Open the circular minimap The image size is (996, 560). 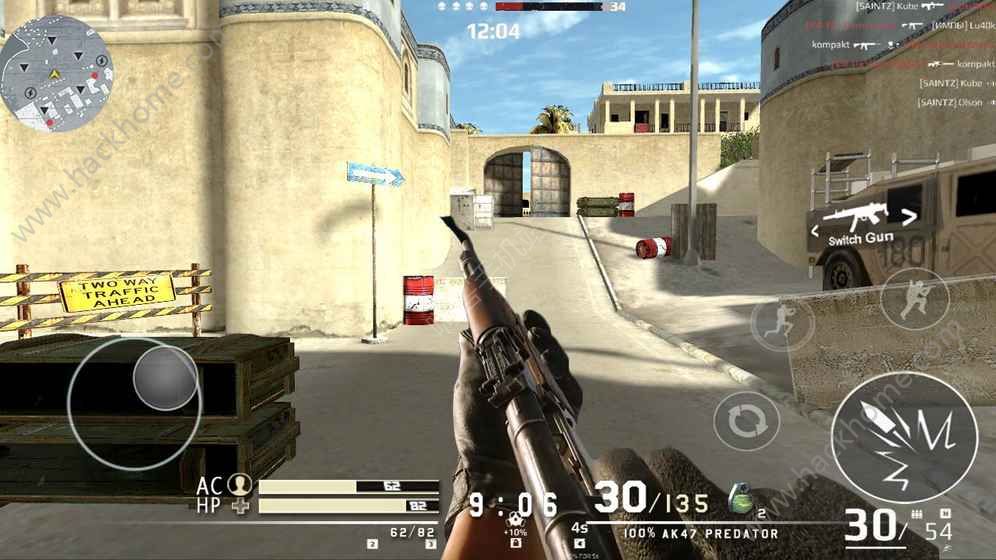pyautogui.click(x=56, y=73)
